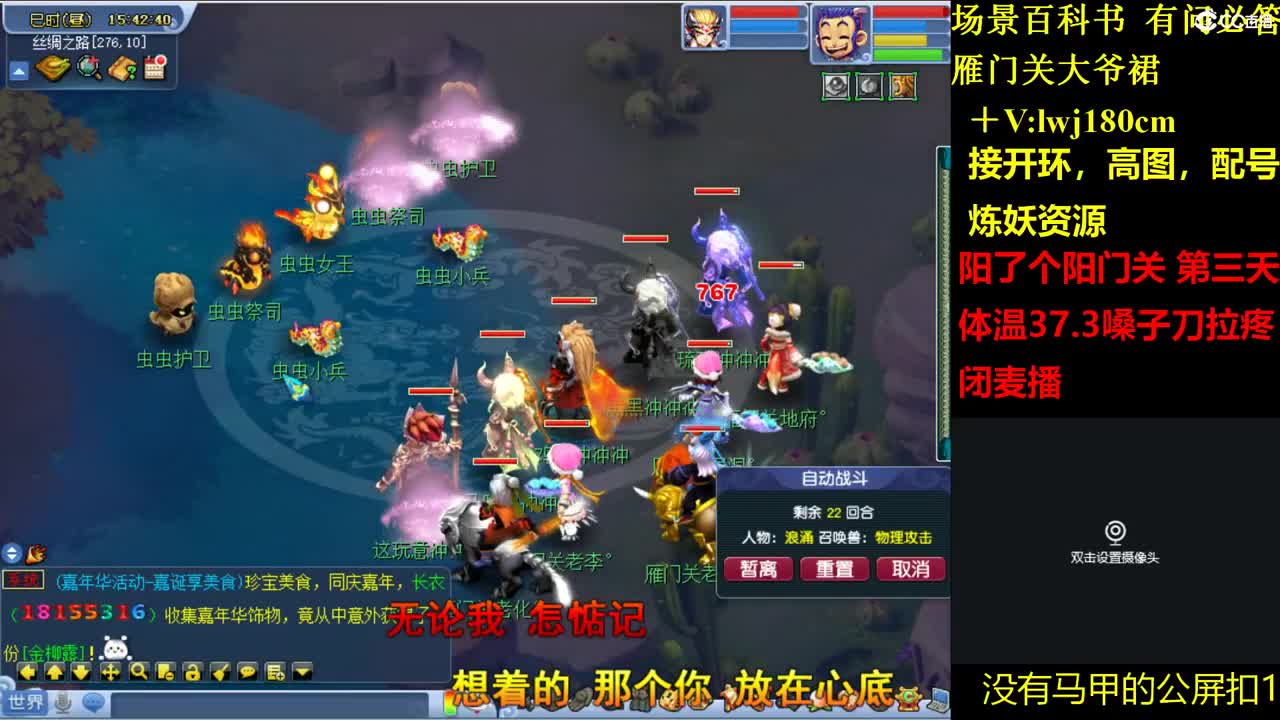Select the 世界 chat channel tab
This screenshot has width=1280, height=720.
click(25, 701)
